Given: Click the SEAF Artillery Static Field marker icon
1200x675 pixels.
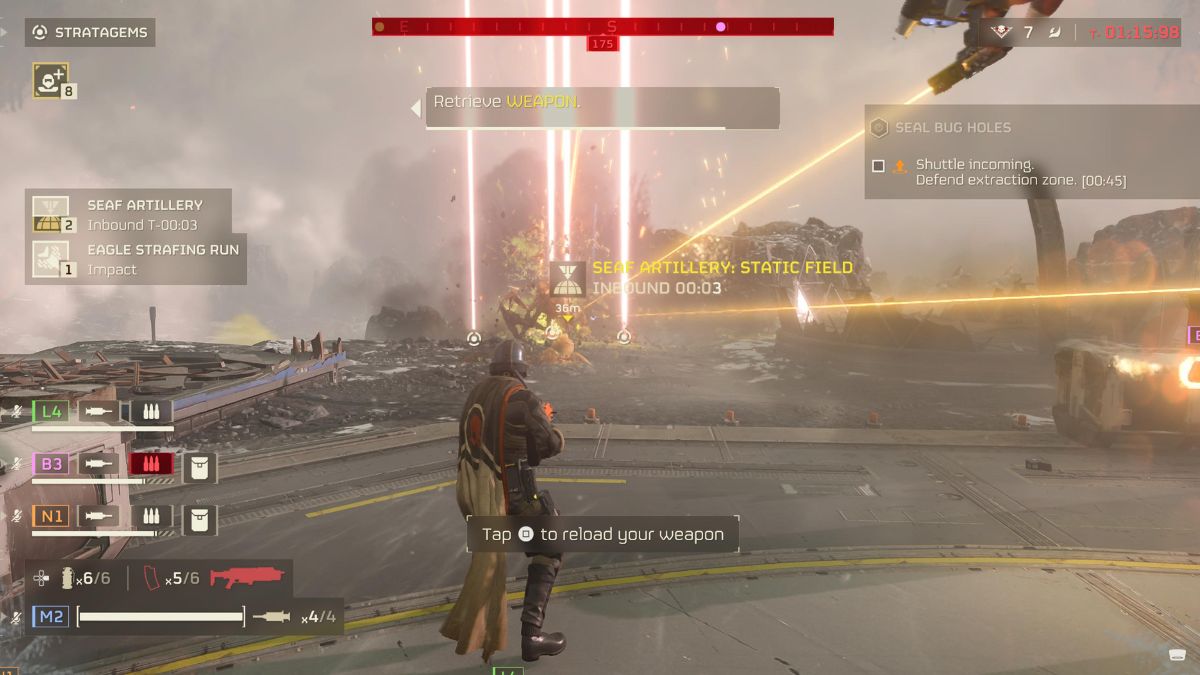Looking at the screenshot, I should [567, 278].
